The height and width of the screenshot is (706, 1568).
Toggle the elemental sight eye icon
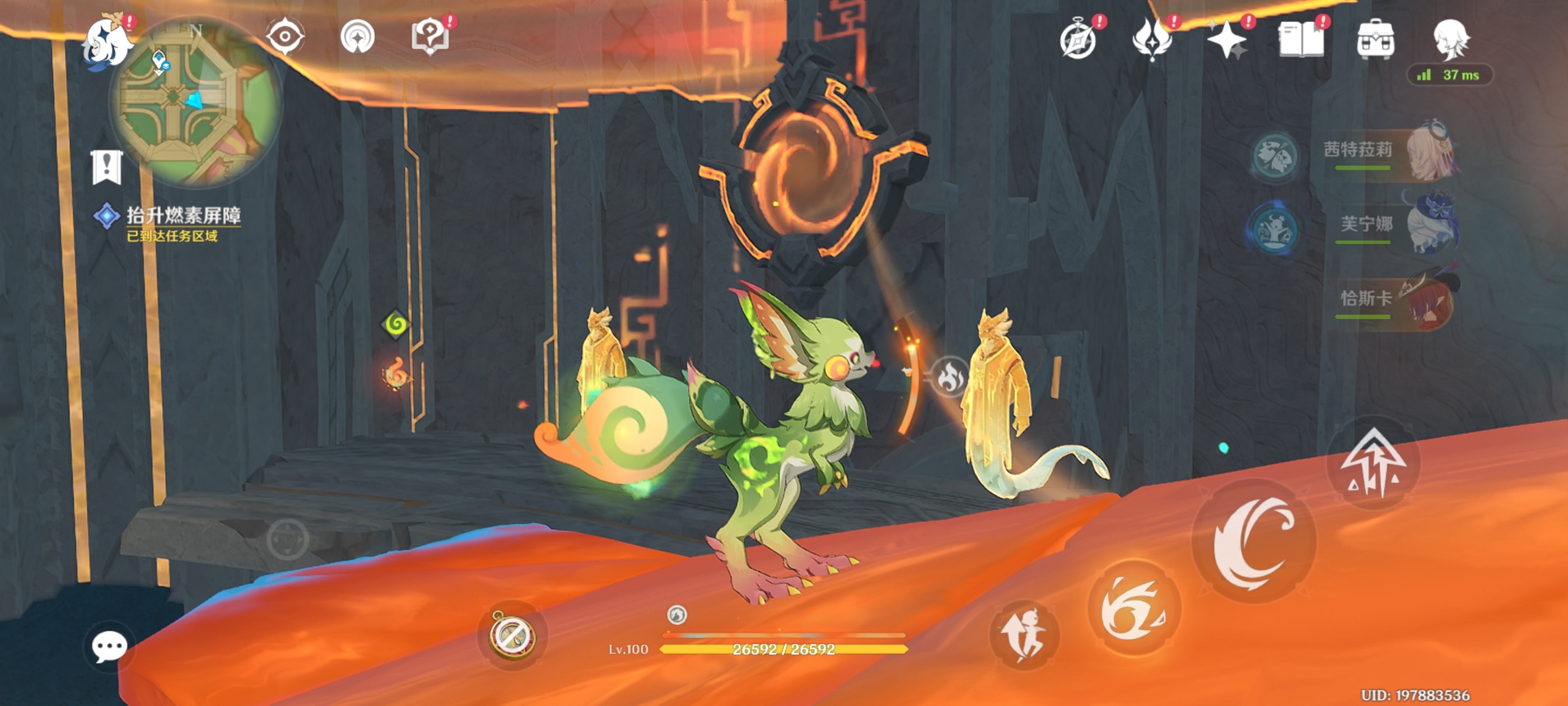click(285, 36)
